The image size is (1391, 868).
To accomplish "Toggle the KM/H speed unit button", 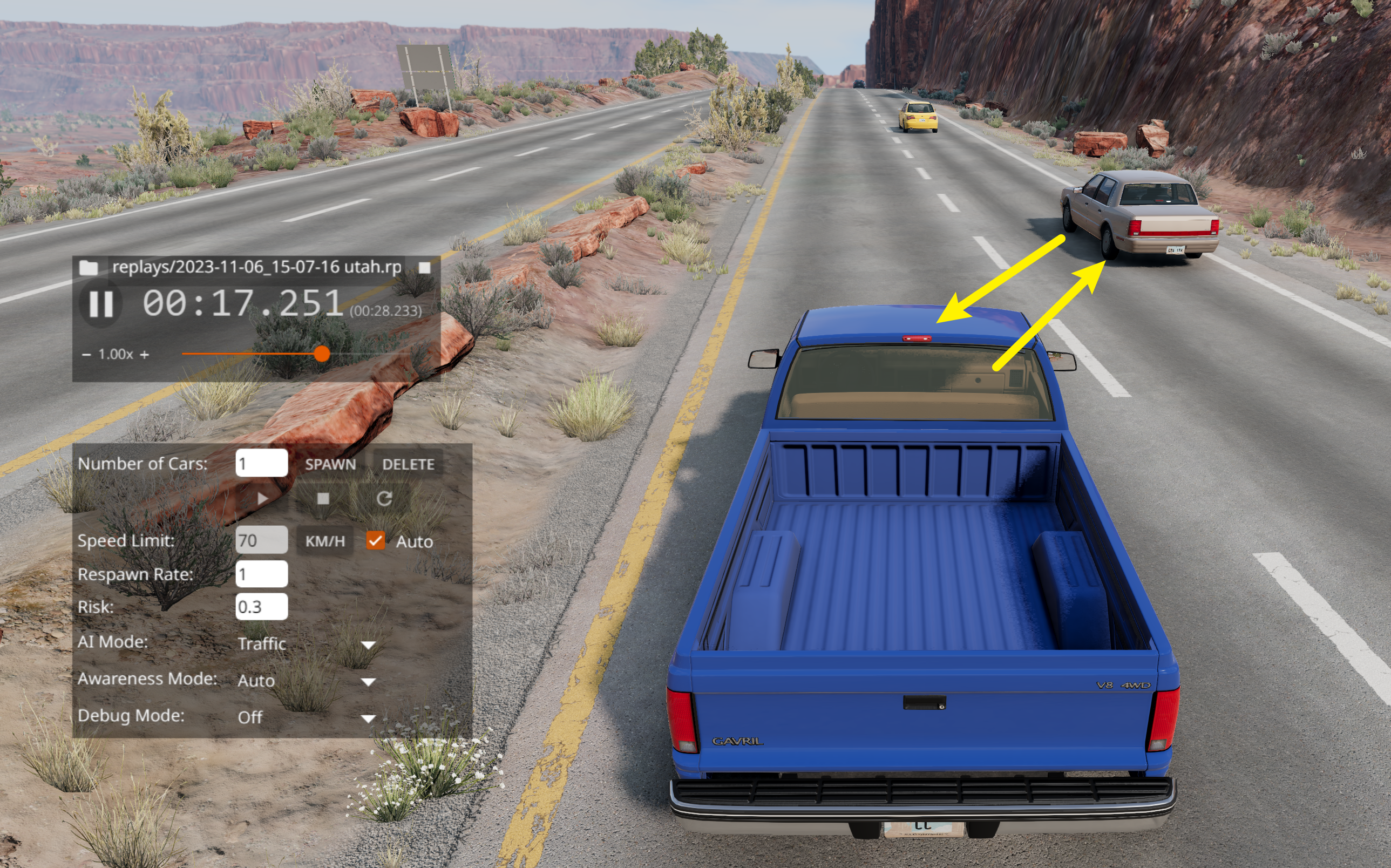I will (325, 541).
